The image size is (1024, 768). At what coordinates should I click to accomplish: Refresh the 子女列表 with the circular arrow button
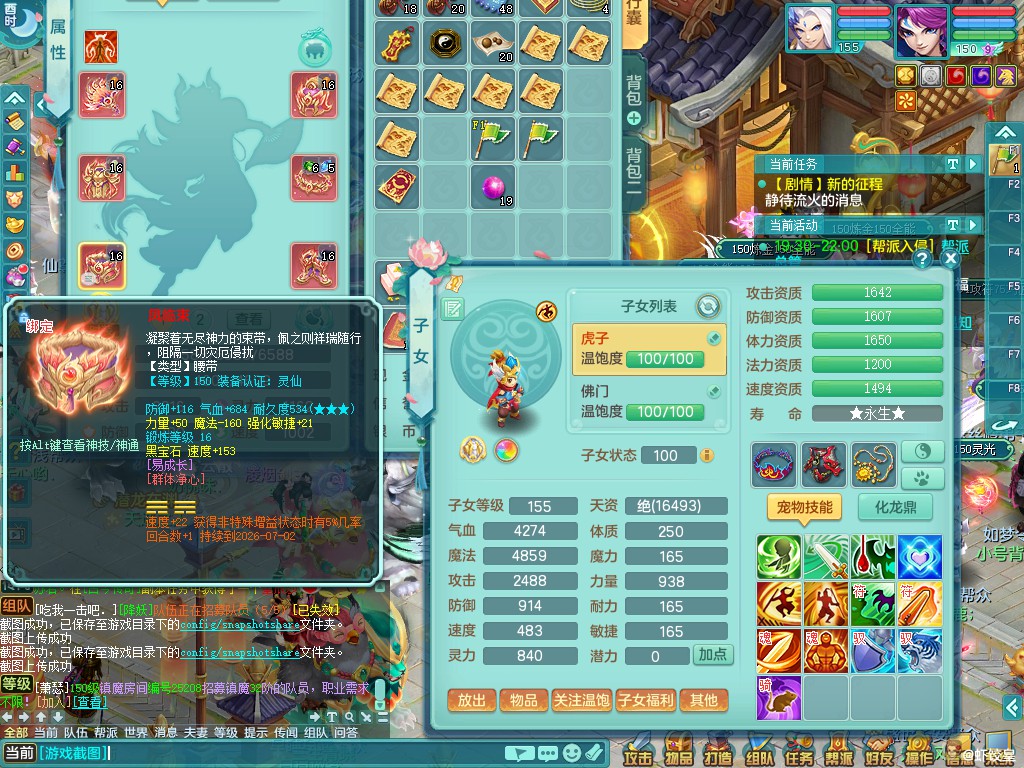708,306
